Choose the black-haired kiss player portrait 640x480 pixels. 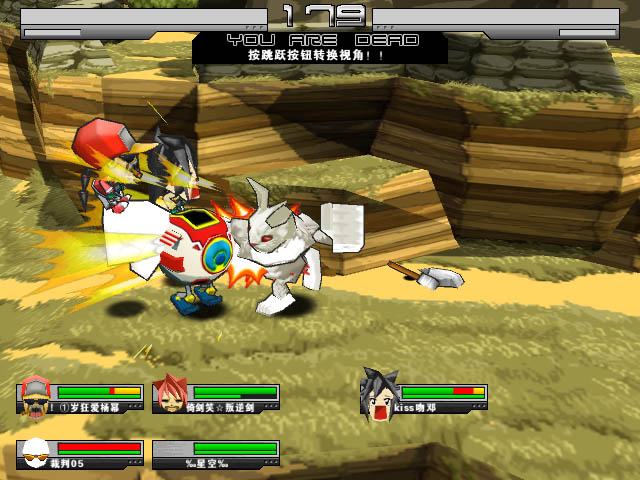(380, 393)
